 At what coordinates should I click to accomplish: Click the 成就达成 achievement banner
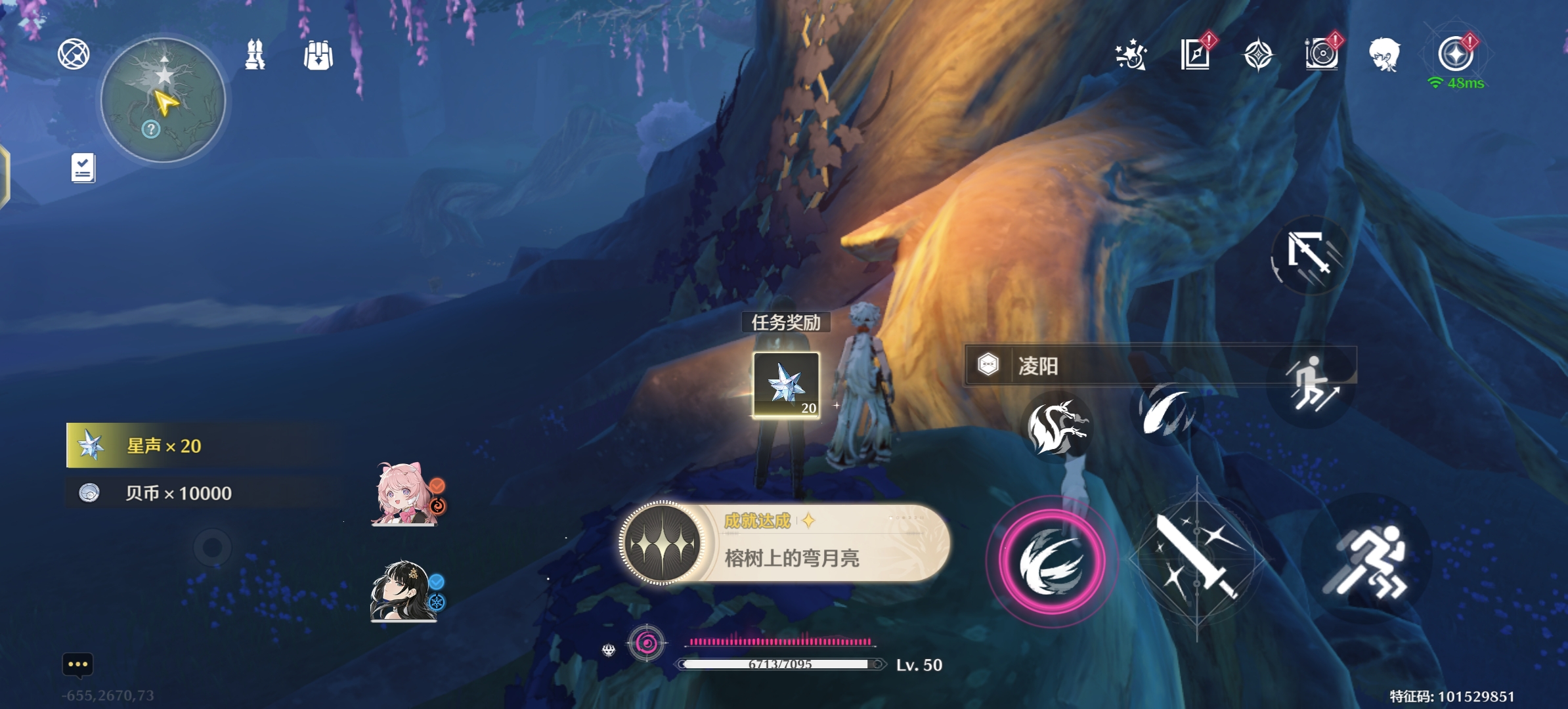785,543
